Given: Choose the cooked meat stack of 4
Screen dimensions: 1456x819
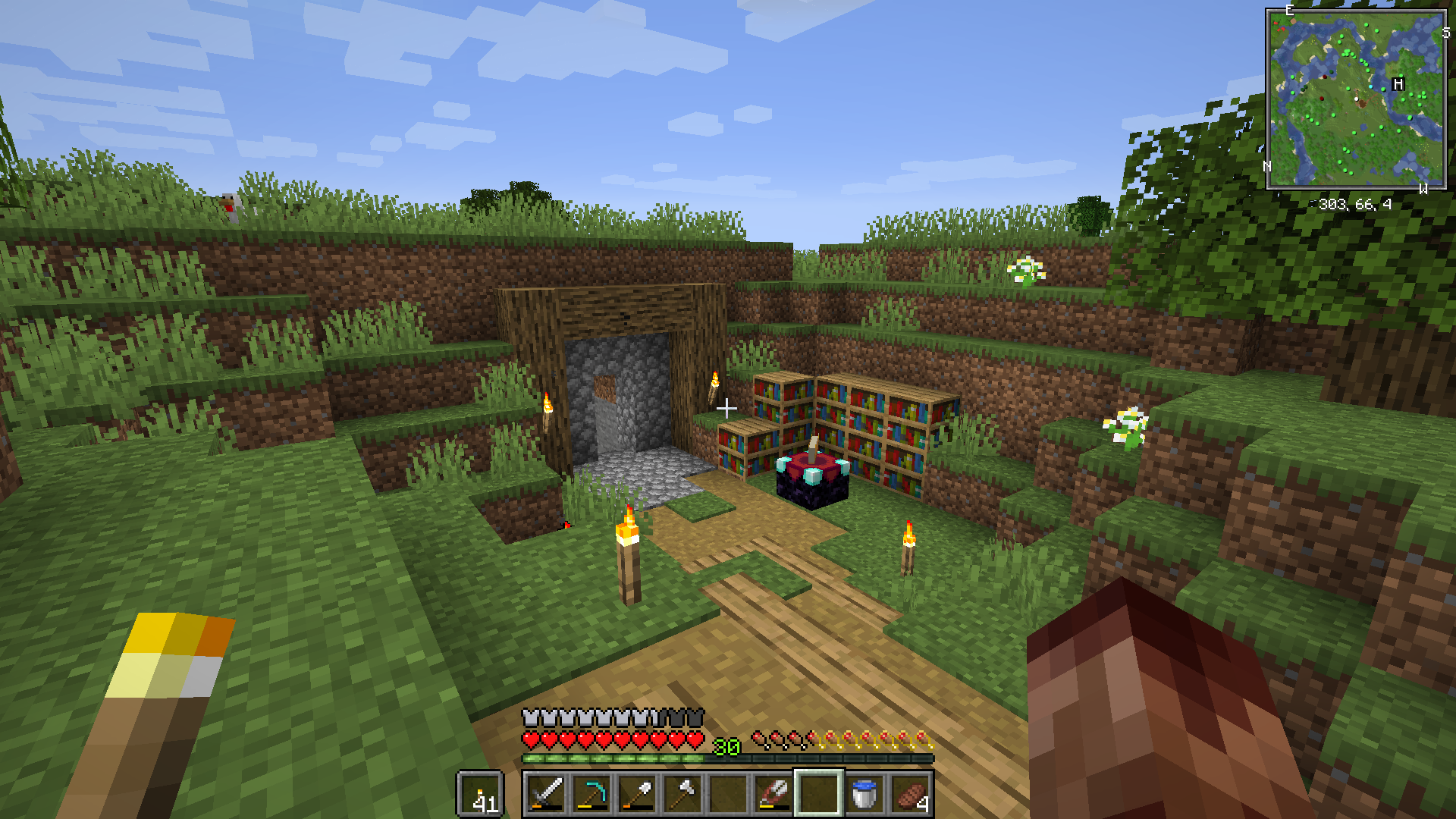Looking at the screenshot, I should [x=910, y=794].
